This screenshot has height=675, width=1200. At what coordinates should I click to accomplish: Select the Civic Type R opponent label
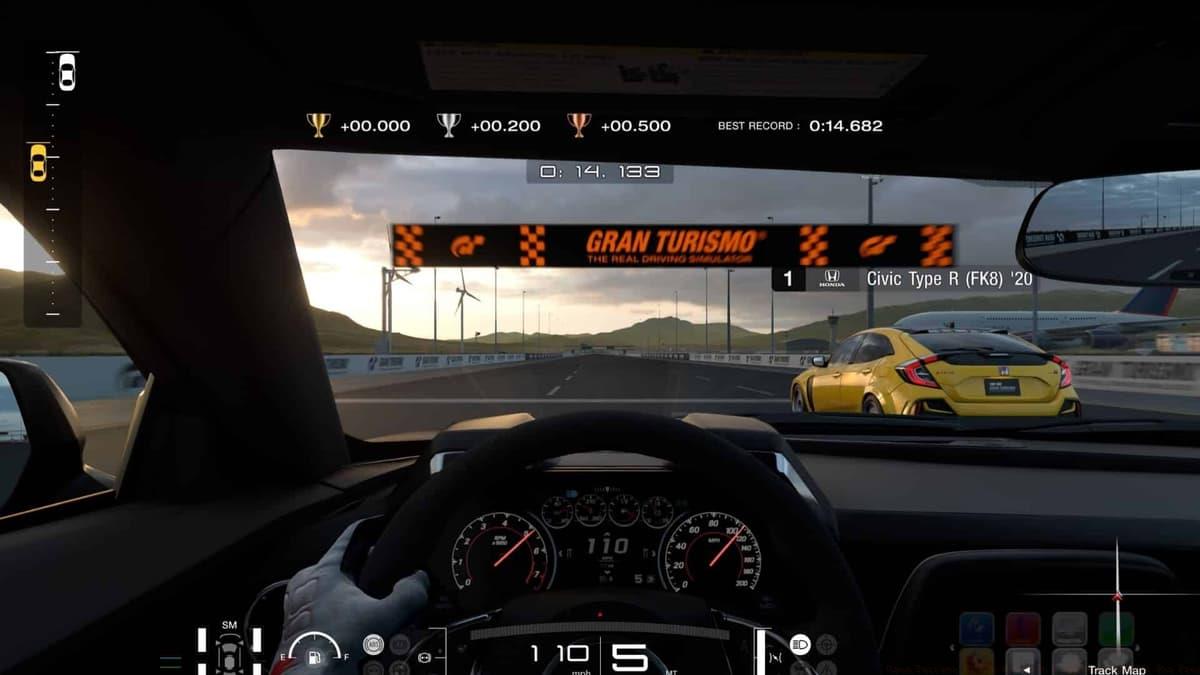pos(949,279)
